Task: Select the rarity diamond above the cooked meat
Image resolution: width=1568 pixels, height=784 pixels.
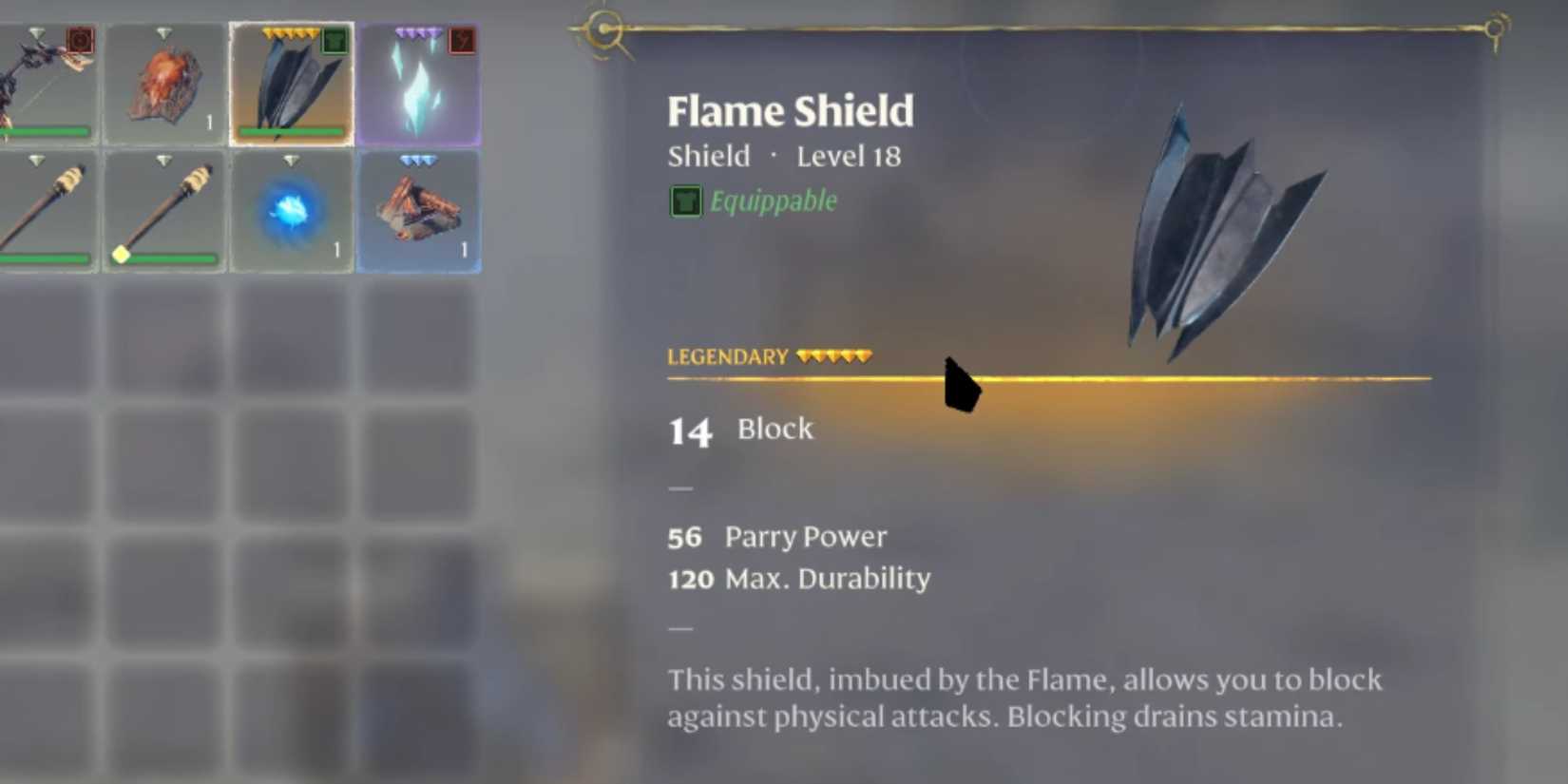Action: tap(163, 31)
